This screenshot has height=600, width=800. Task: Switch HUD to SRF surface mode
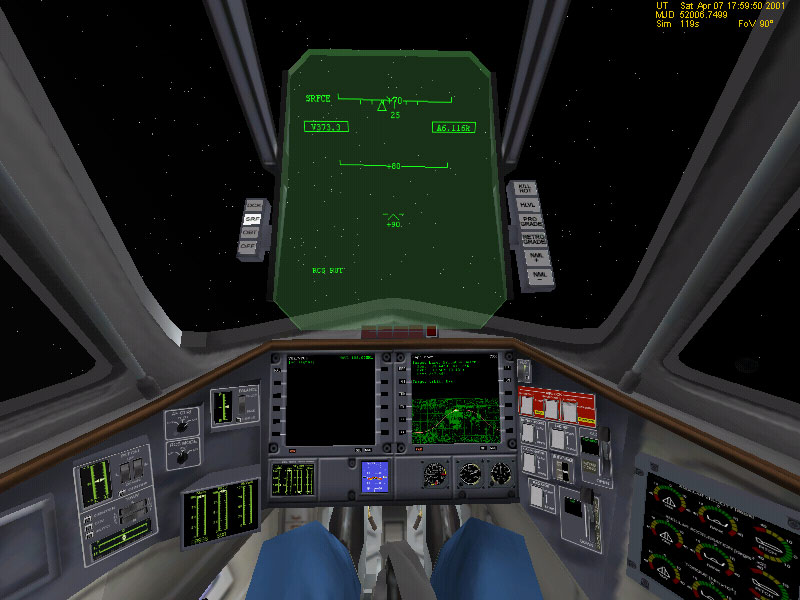(x=252, y=218)
